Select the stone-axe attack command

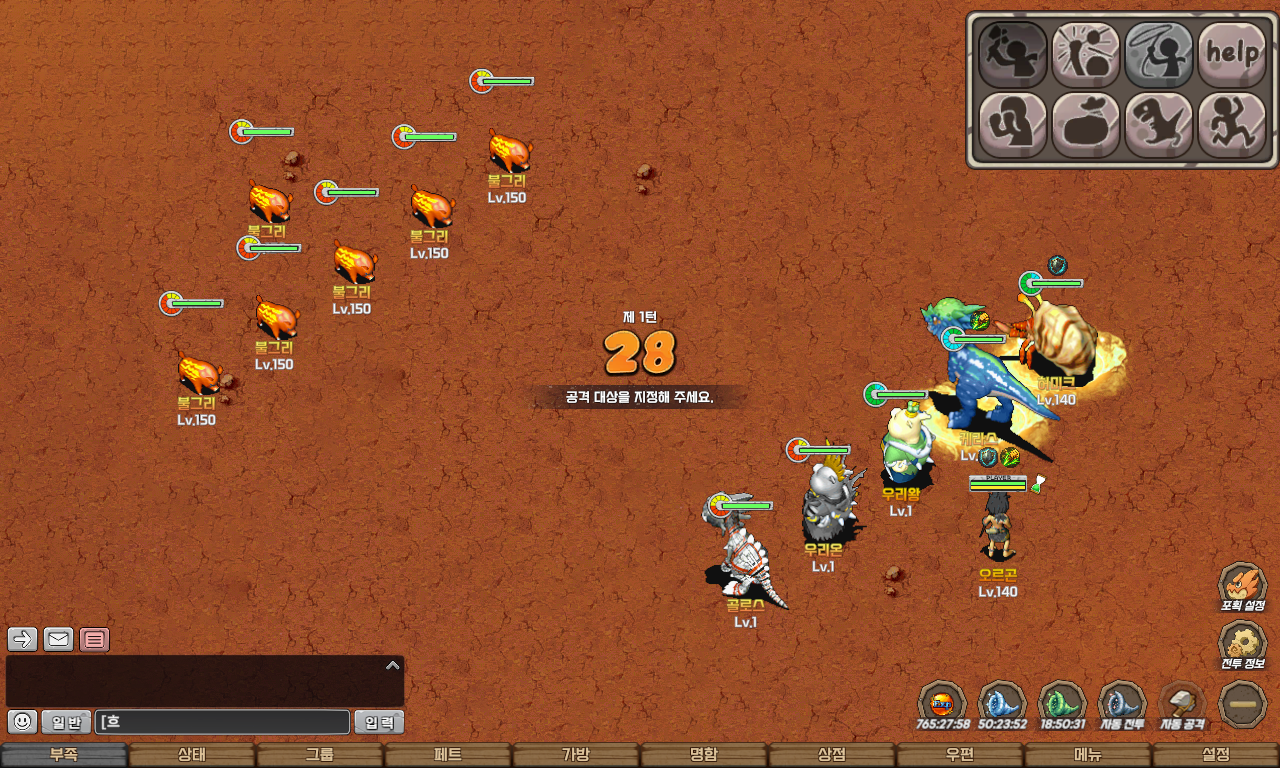(1012, 54)
